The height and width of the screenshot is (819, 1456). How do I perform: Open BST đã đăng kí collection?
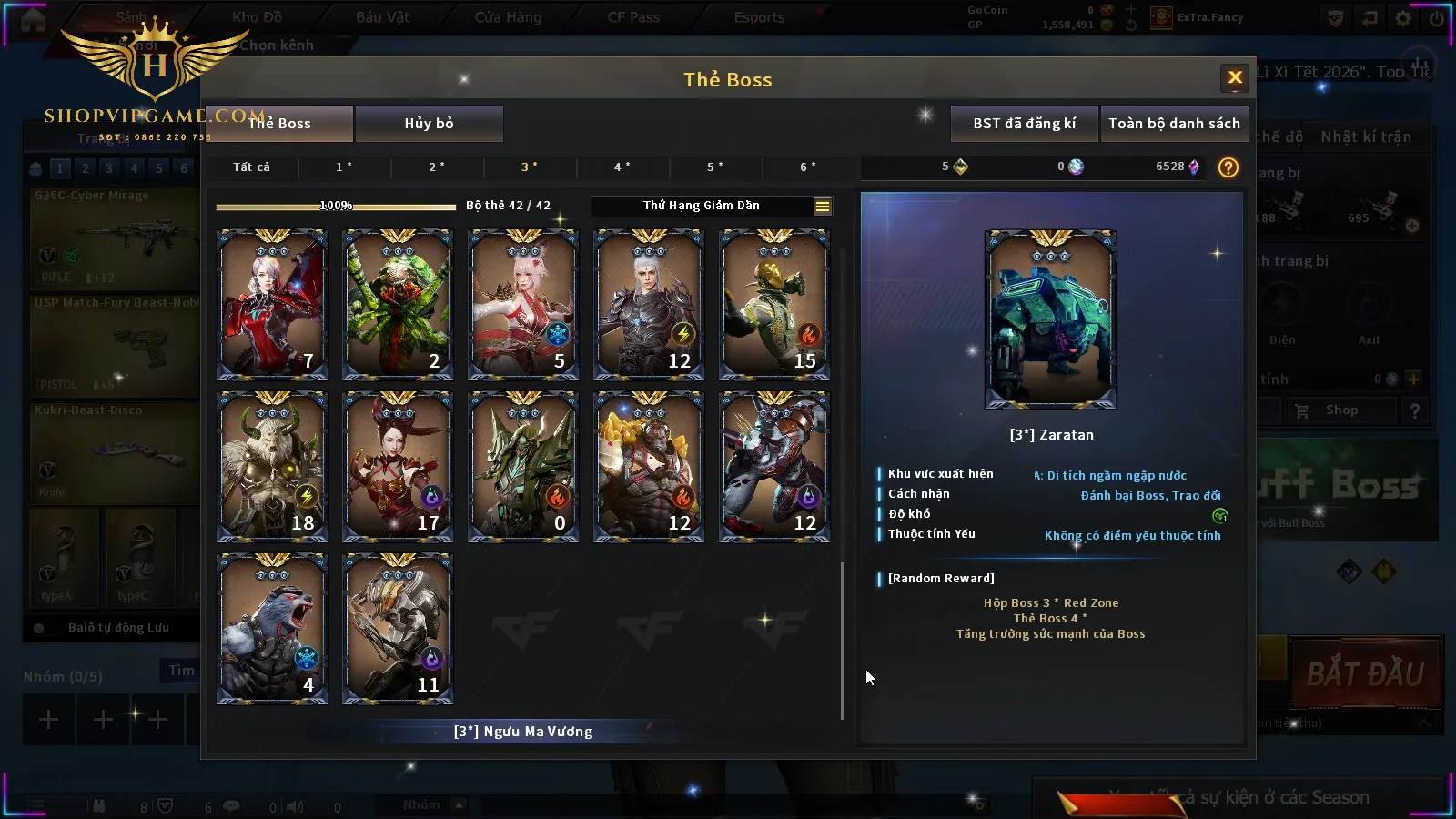1024,124
